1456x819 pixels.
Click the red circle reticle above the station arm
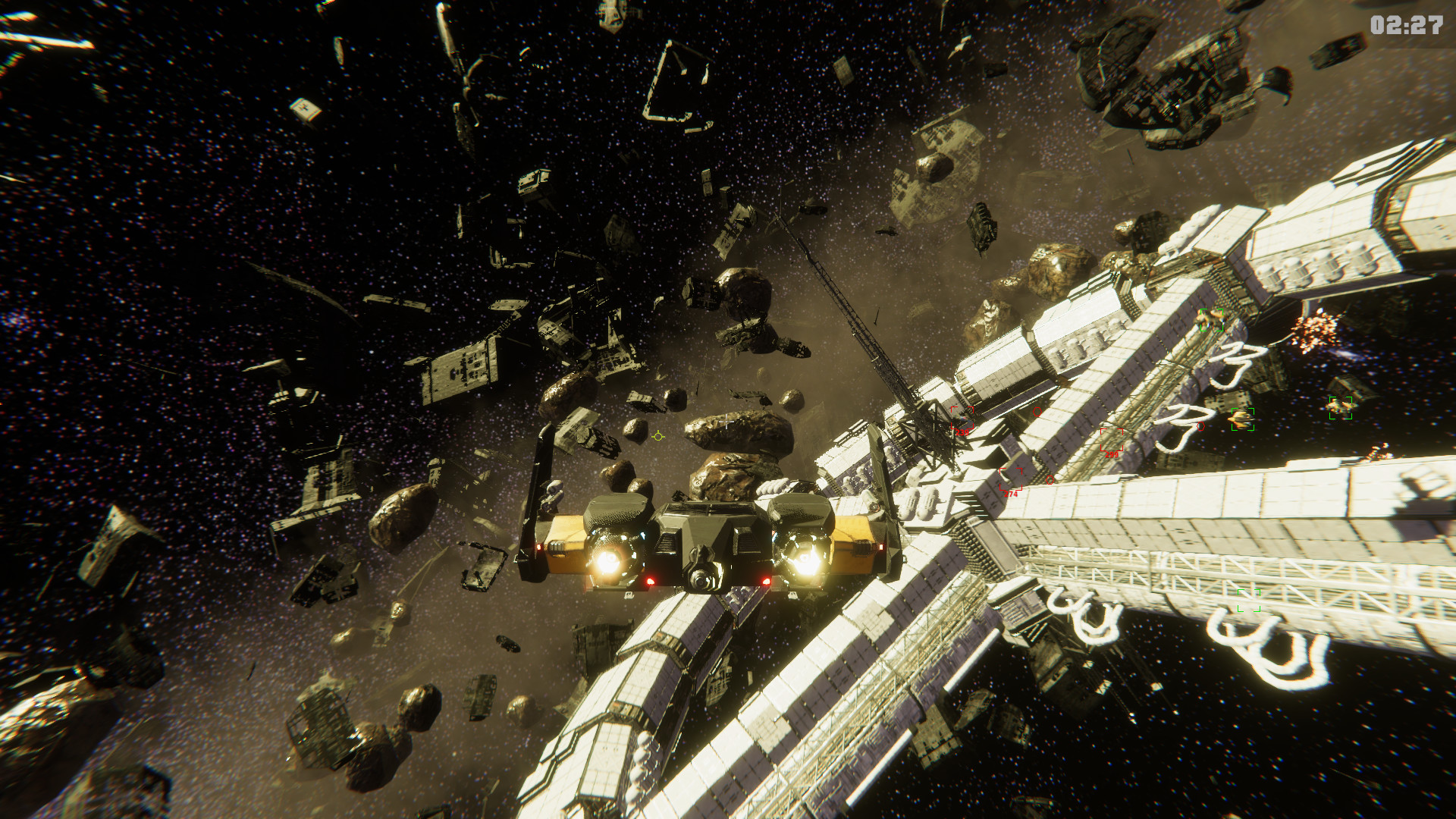pyautogui.click(x=1037, y=413)
